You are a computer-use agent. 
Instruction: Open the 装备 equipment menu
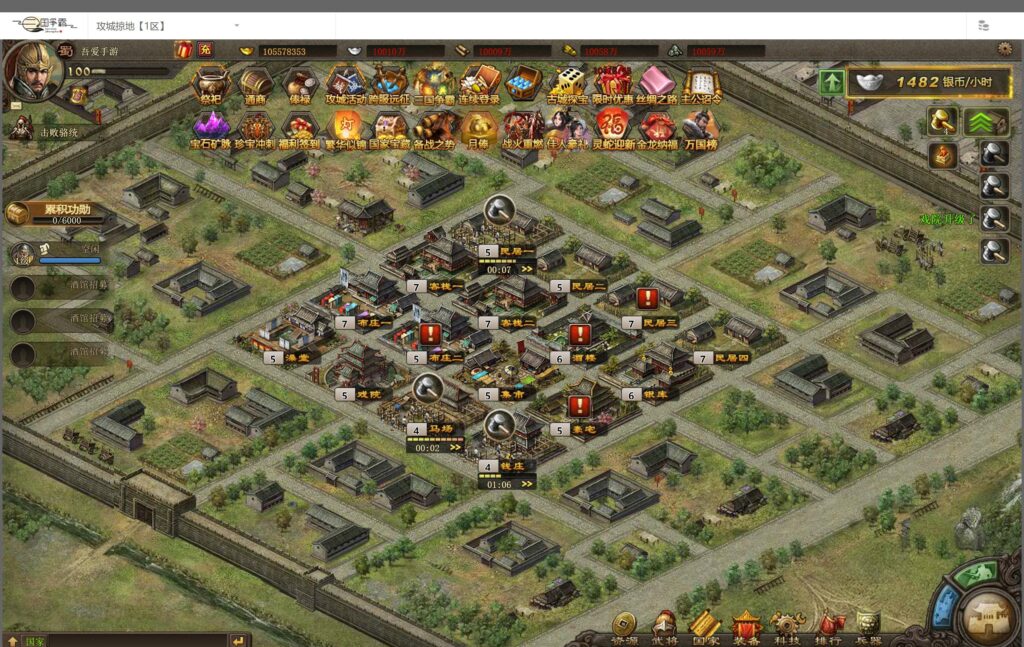coord(747,626)
